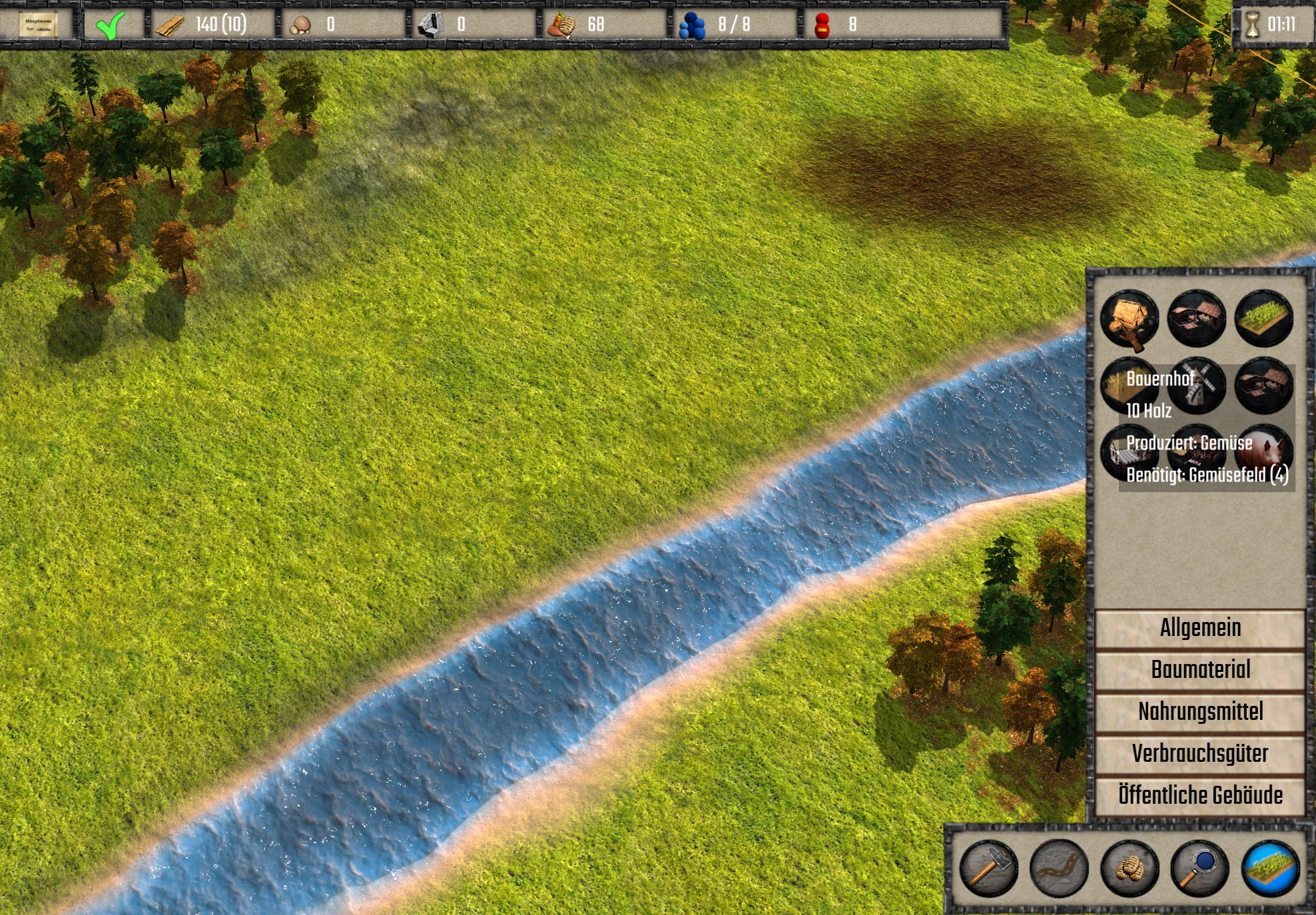This screenshot has height=915, width=1316.
Task: Select the road building tool
Action: [1059, 868]
